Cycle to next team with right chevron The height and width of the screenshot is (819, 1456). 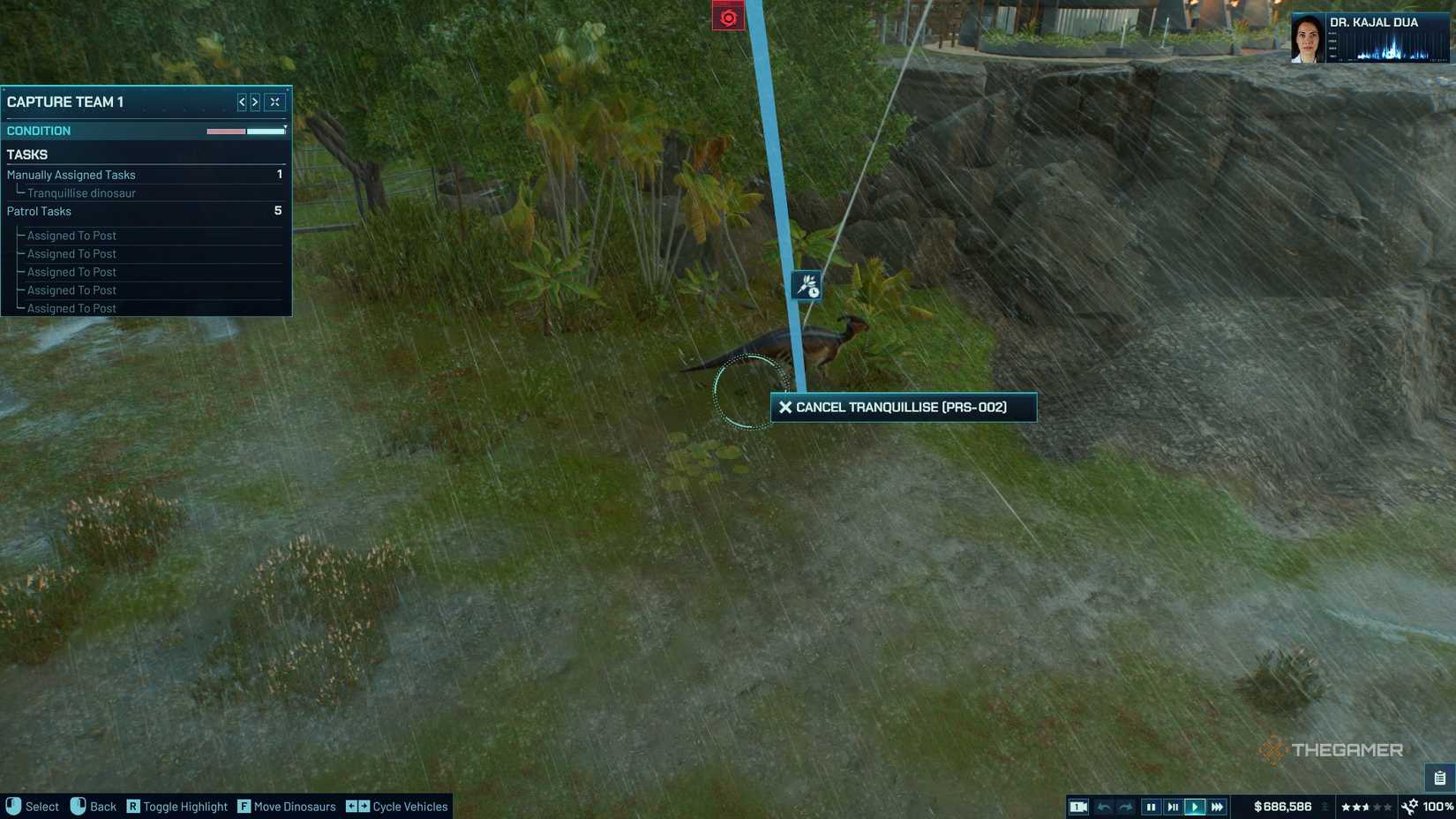256,101
